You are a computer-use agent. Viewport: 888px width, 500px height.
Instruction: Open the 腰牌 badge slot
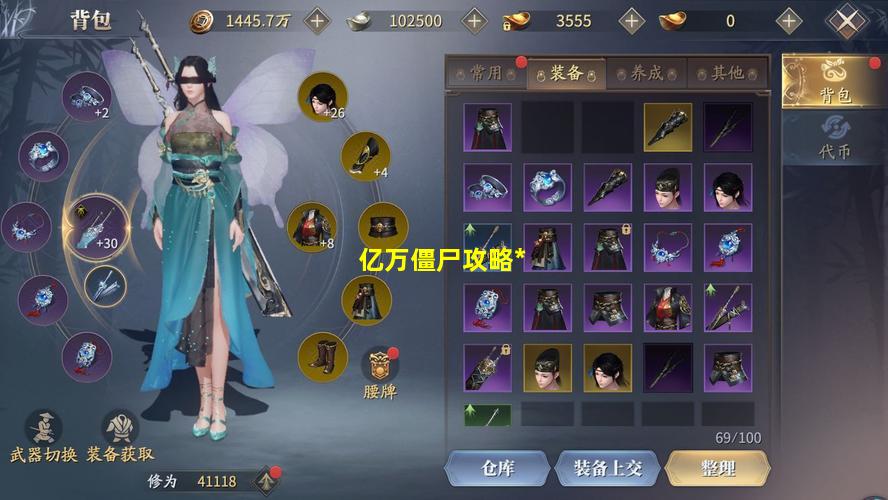tap(379, 367)
